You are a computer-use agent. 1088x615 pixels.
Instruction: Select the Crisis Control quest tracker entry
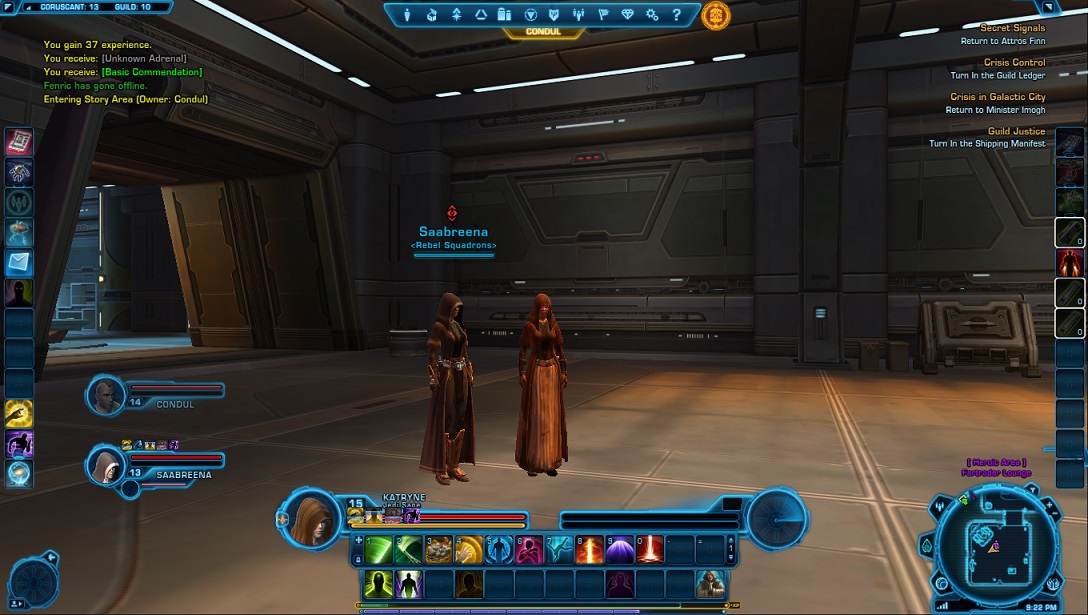(1014, 63)
